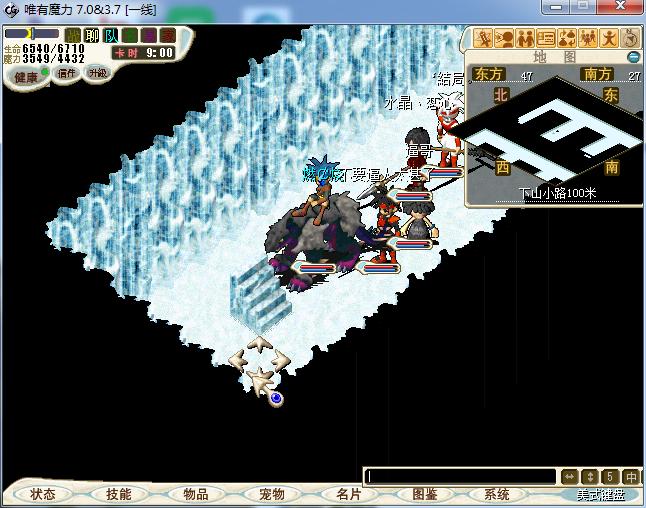646x508 pixels.
Task: Open the 名片 name card menu
Action: [348, 494]
